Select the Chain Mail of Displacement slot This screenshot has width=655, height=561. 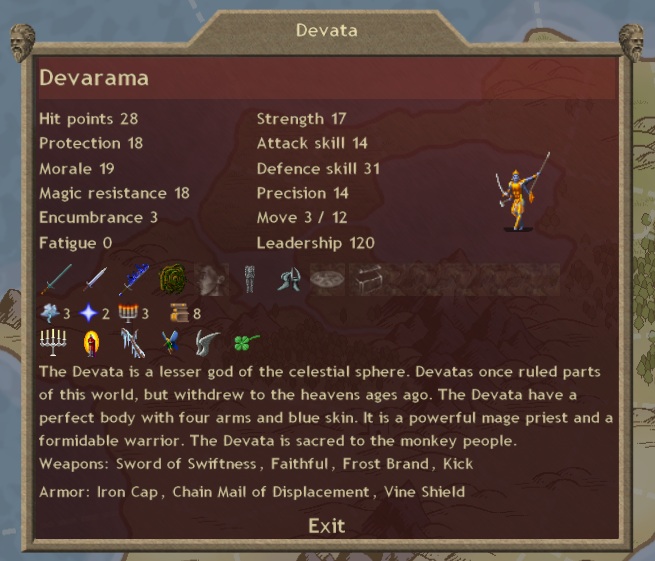250,279
